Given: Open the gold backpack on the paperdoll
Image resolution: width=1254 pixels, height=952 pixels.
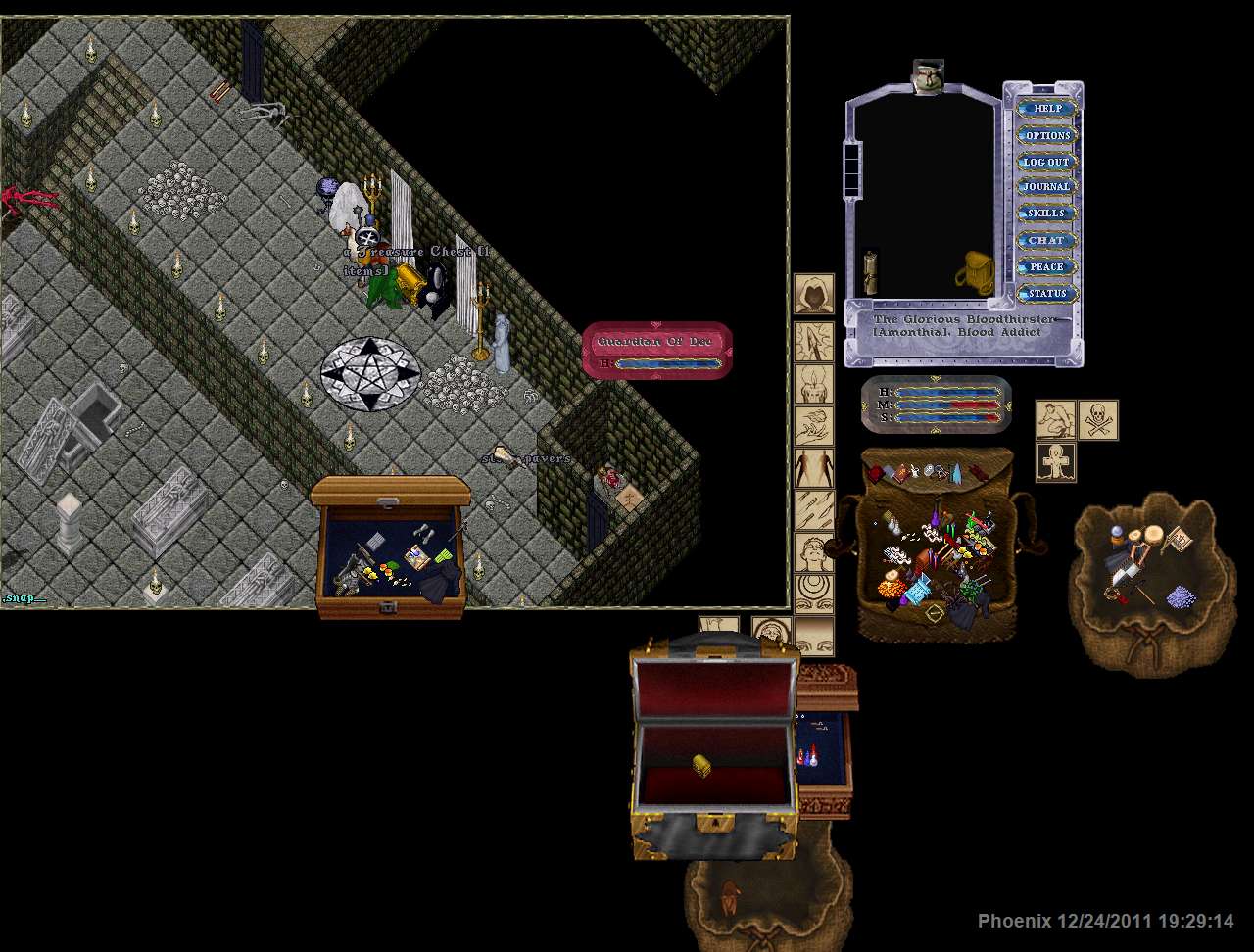Looking at the screenshot, I should 974,271.
